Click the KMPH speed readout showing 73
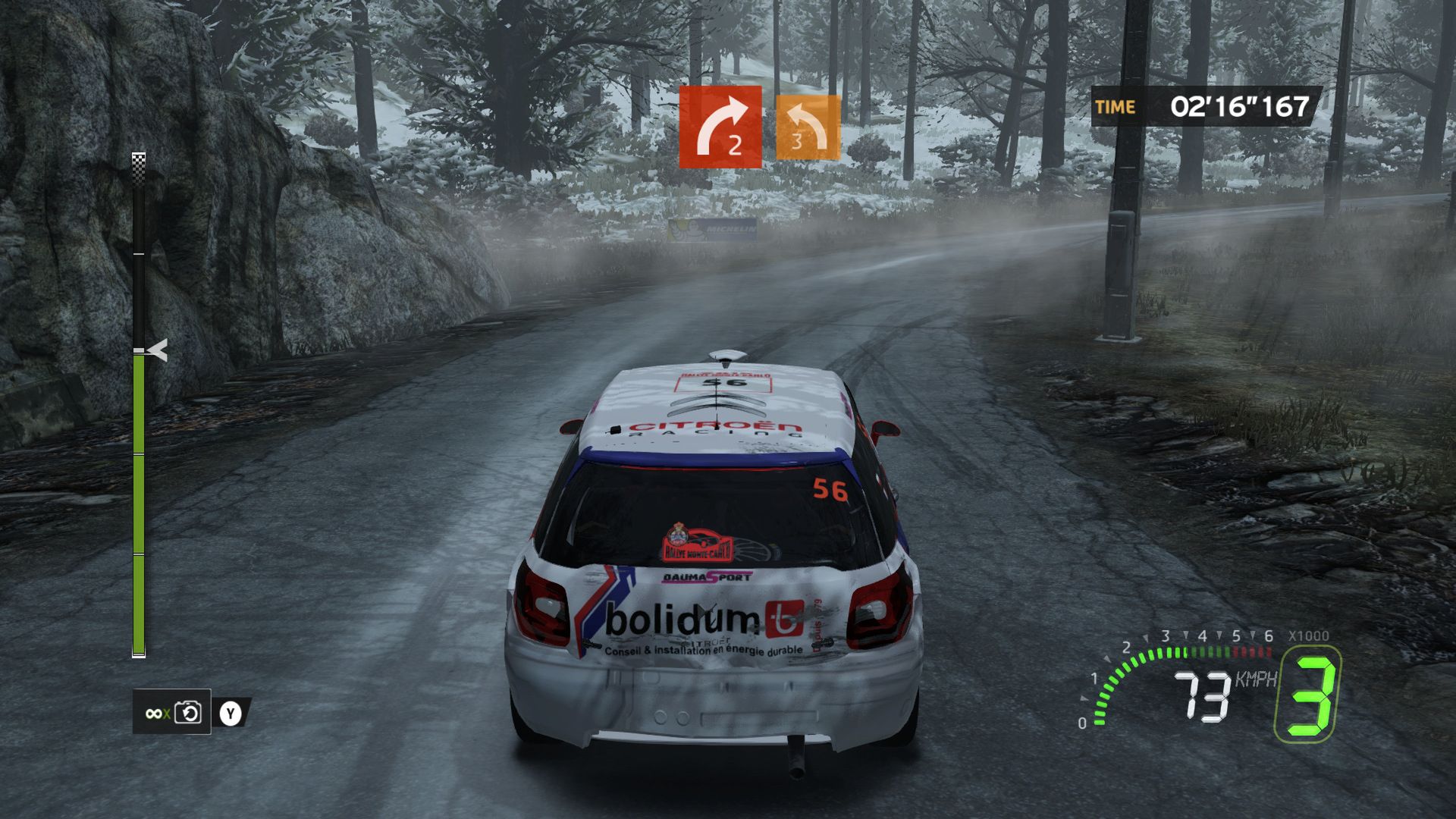This screenshot has width=1456, height=819. point(1202,696)
